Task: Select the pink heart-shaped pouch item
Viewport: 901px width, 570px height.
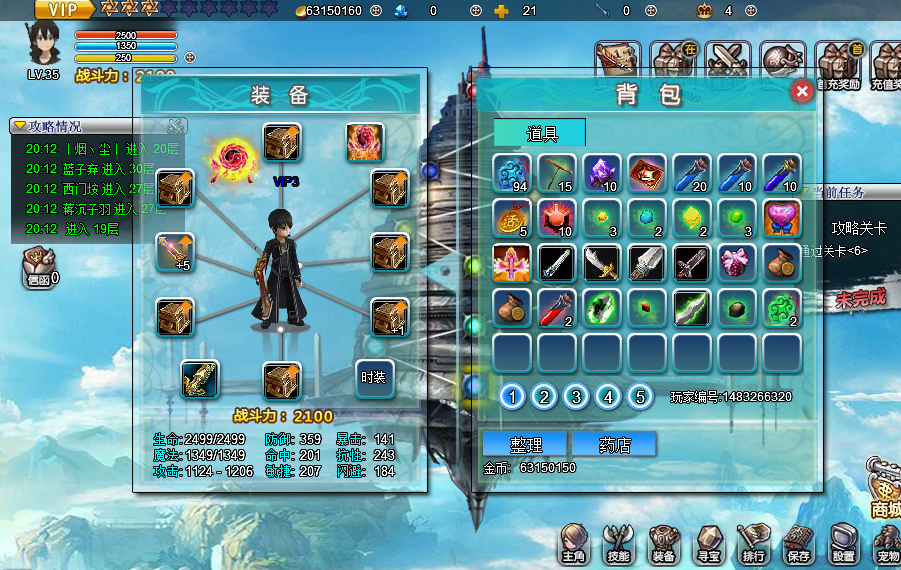Action: 782,218
